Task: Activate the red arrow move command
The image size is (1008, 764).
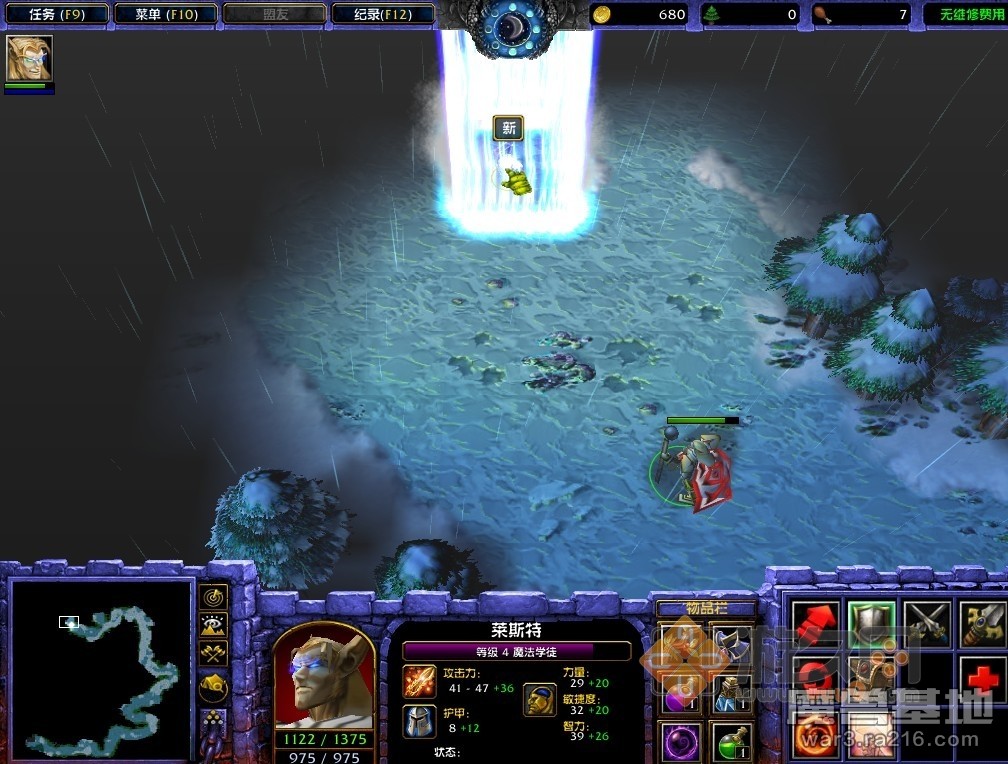Action: point(815,622)
